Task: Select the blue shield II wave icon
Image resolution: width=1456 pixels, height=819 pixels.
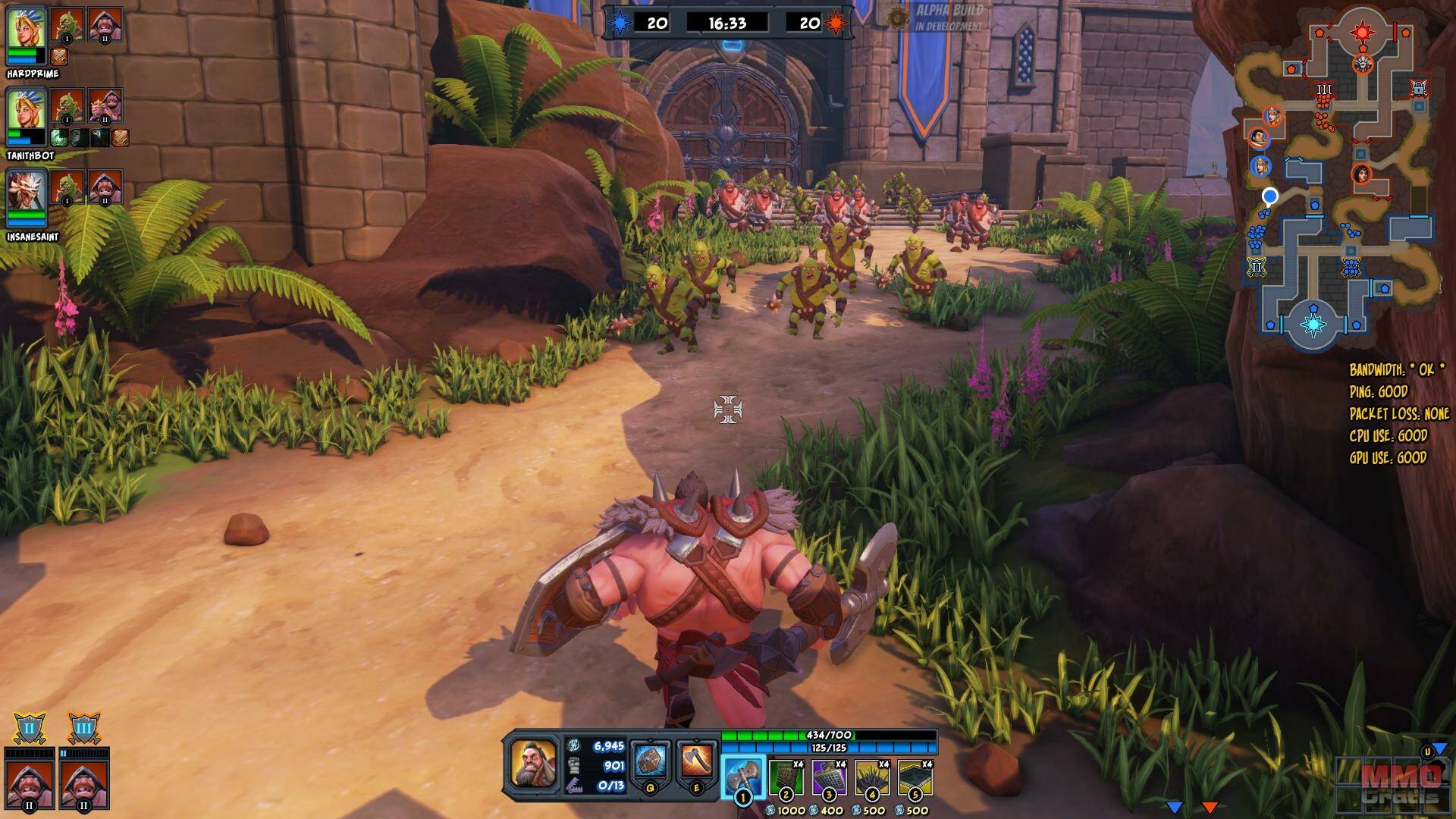Action: click(x=30, y=729)
